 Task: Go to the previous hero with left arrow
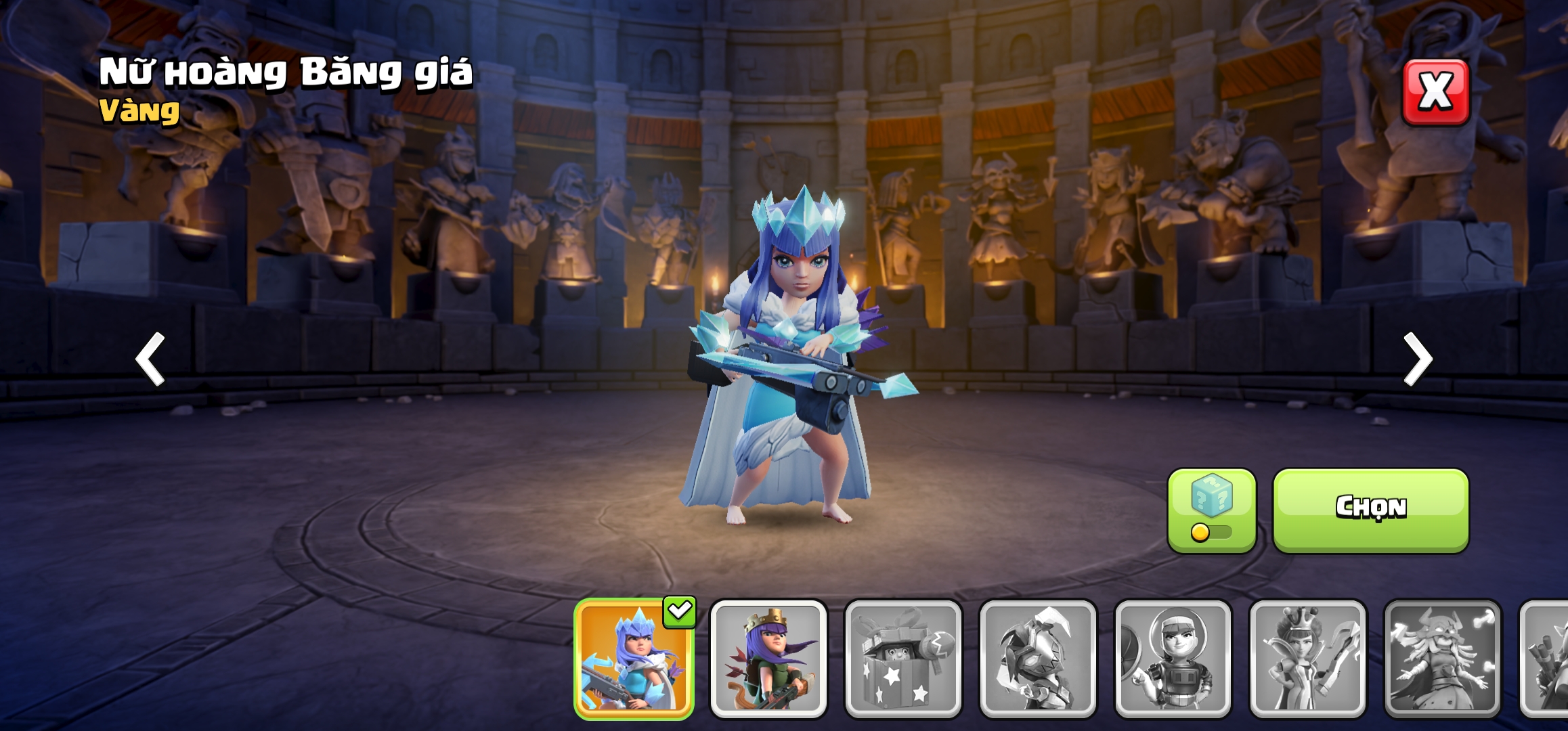150,359
